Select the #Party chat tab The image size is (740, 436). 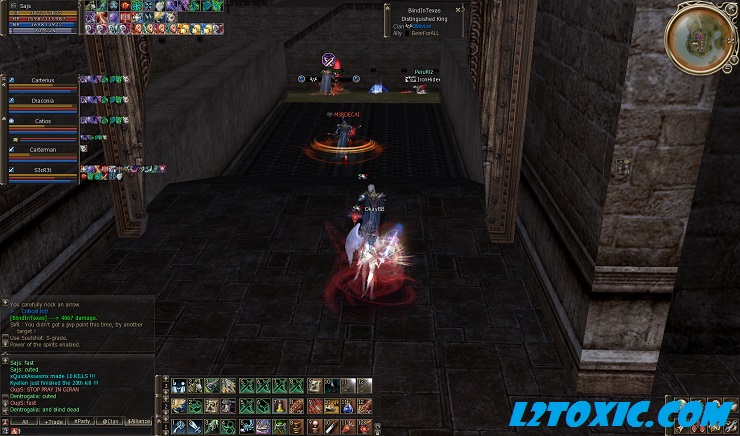point(81,422)
